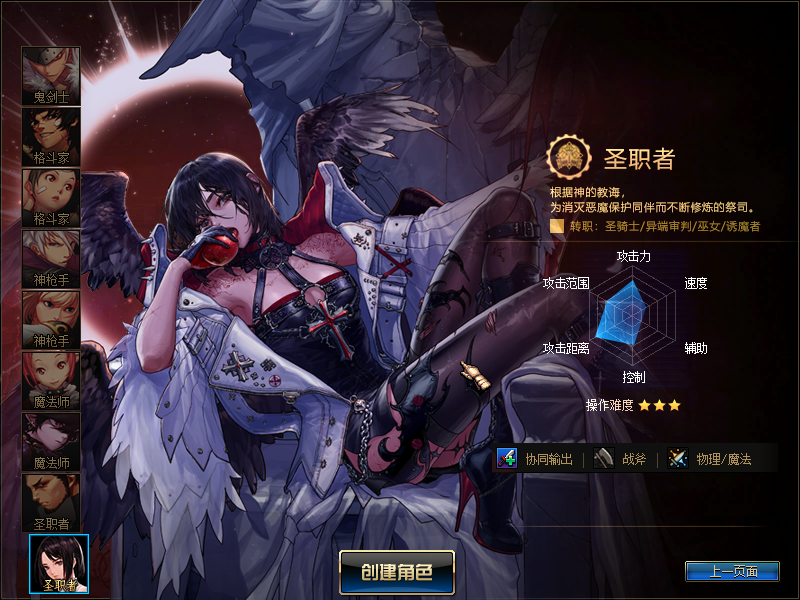Viewport: 800px width, 600px height.
Task: Choose the red-haired female 神枪手 portrait
Action: point(51,319)
